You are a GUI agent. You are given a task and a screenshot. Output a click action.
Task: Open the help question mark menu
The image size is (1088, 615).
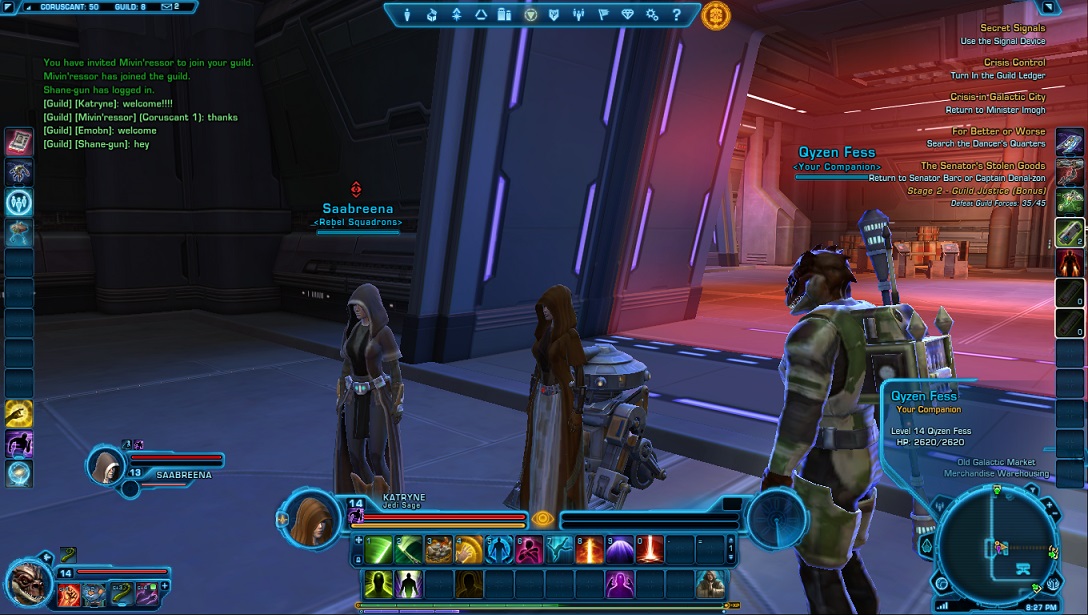[677, 15]
